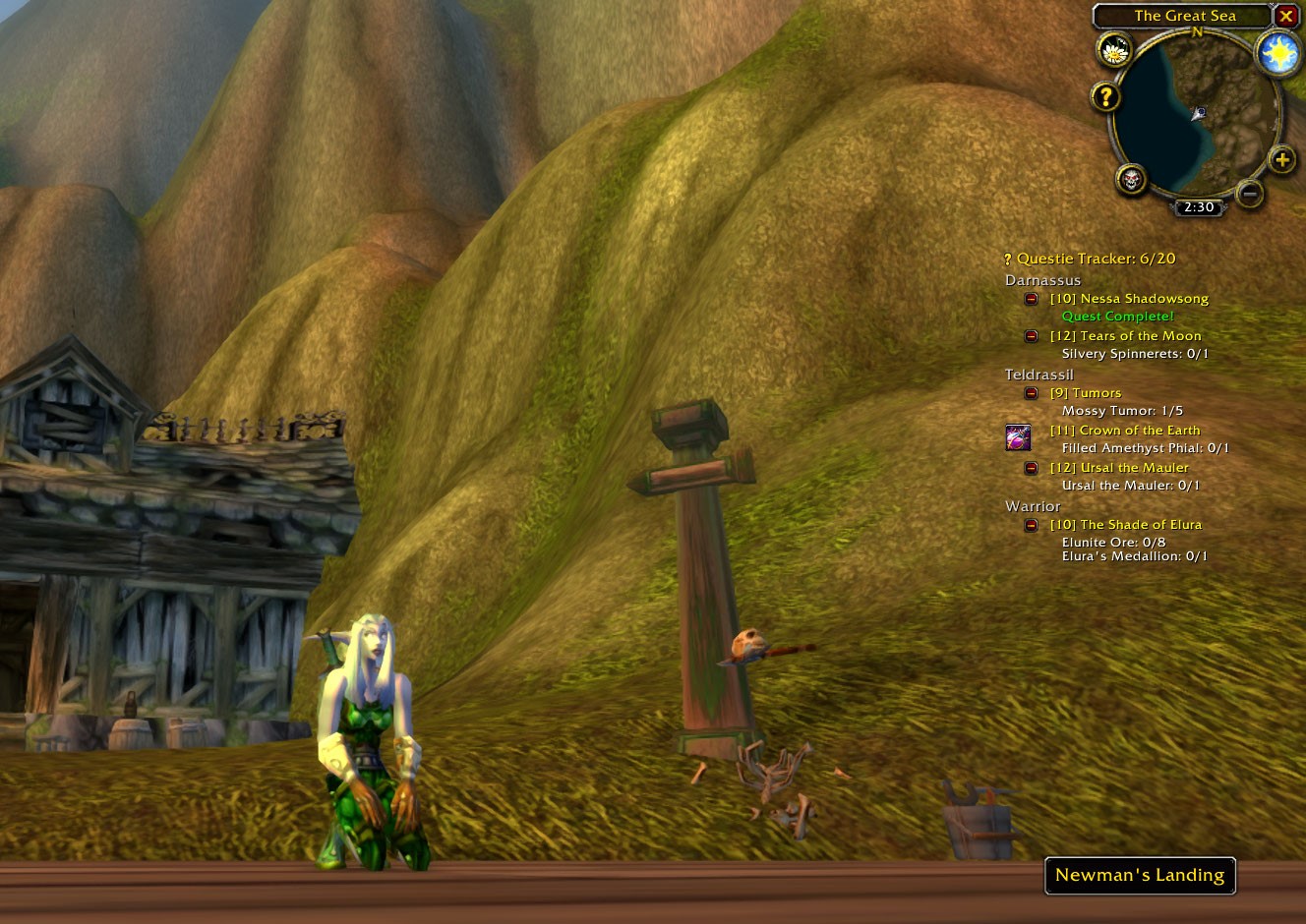The height and width of the screenshot is (924, 1306).
Task: Collapse The Shade of Elura quest entry
Action: 1031,525
